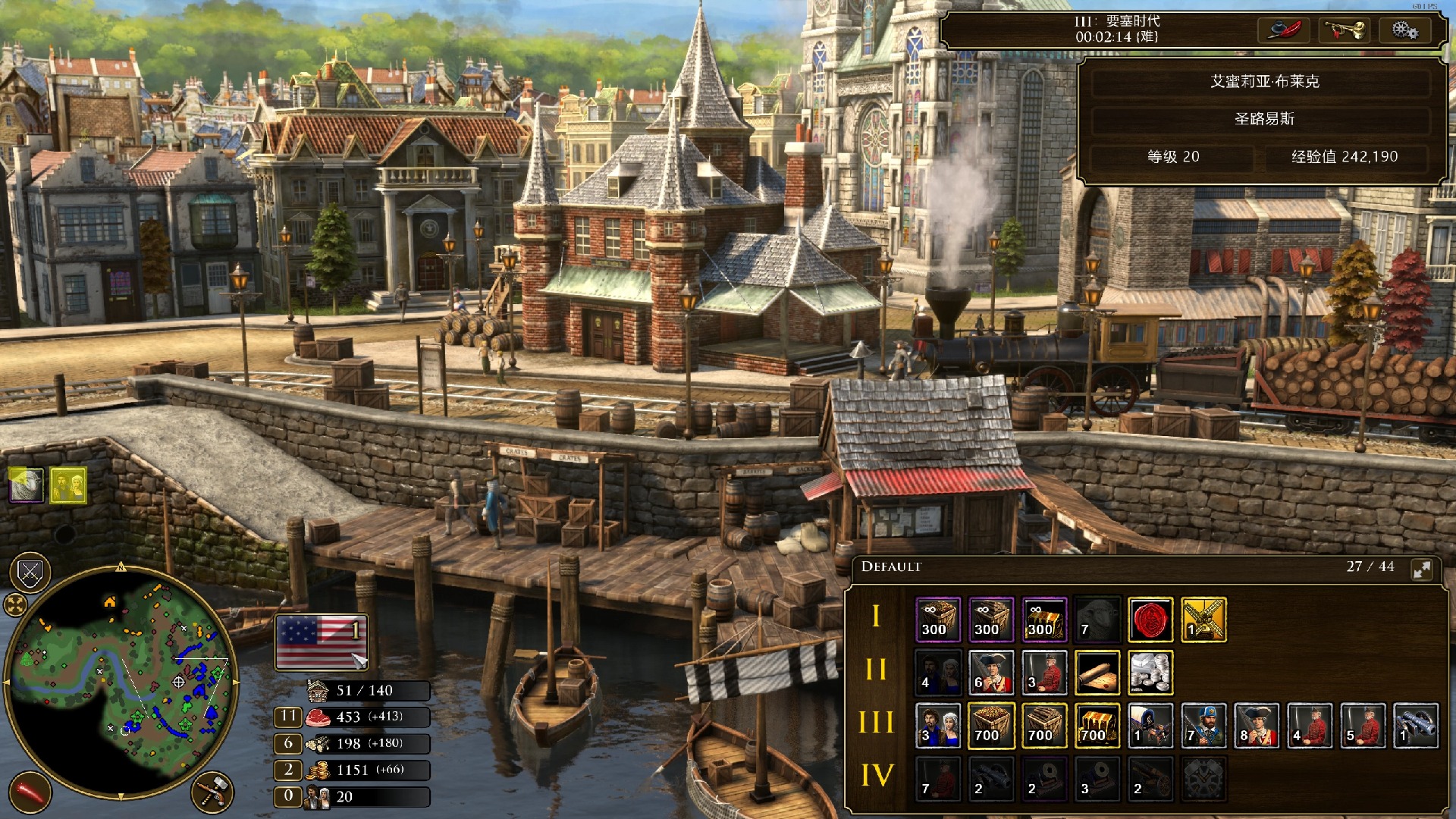This screenshot has height=819, width=1456.
Task: Pick the 3 settlers card
Action: click(938, 726)
